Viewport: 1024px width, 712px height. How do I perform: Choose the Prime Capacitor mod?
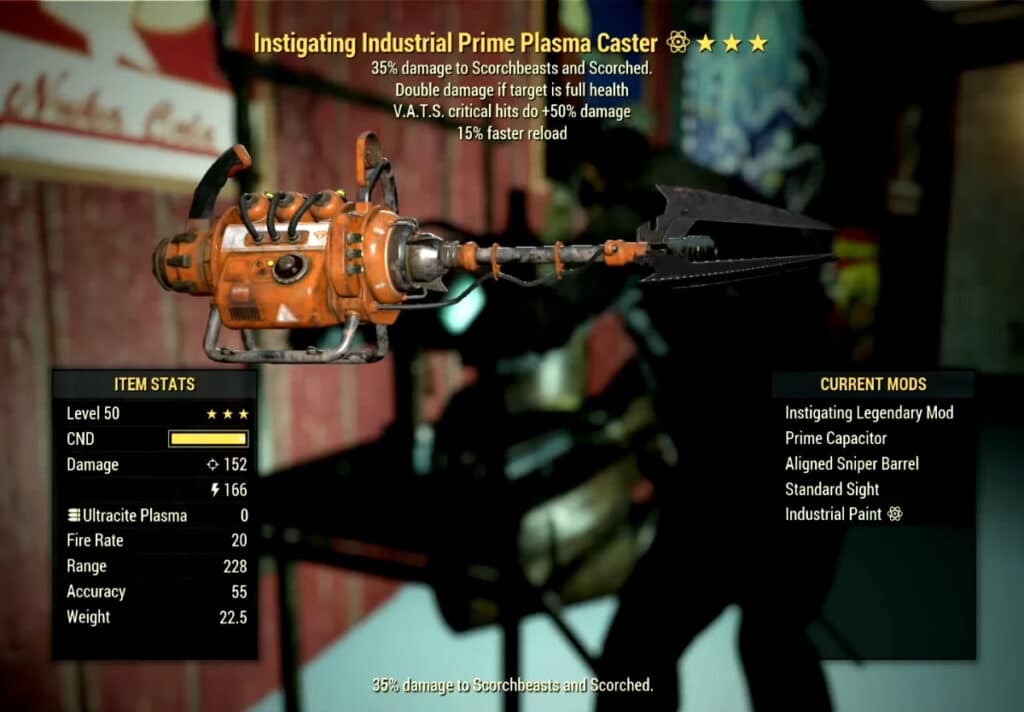point(836,438)
